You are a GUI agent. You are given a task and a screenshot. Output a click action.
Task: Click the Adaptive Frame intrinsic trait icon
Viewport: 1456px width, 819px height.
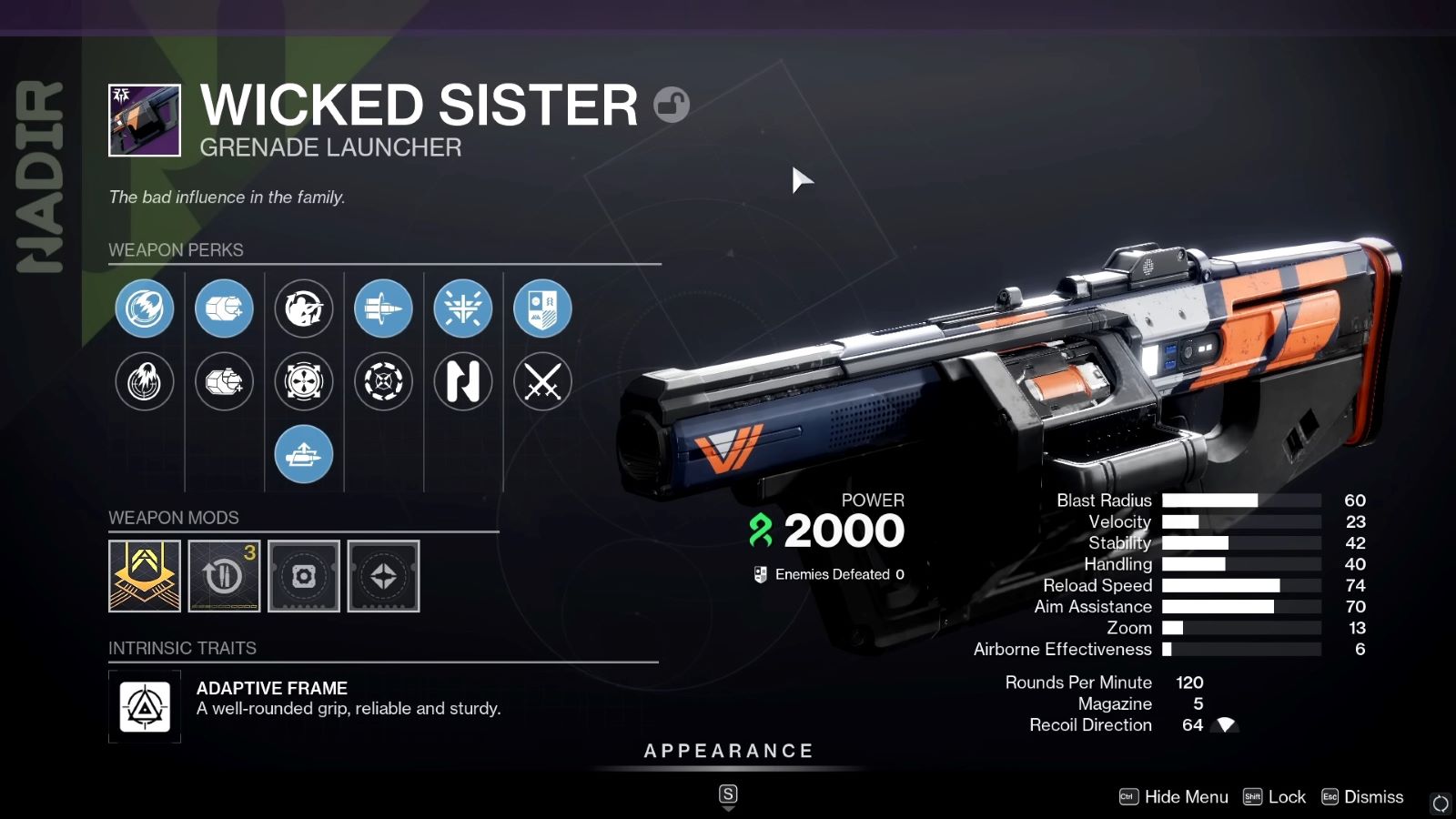(144, 708)
